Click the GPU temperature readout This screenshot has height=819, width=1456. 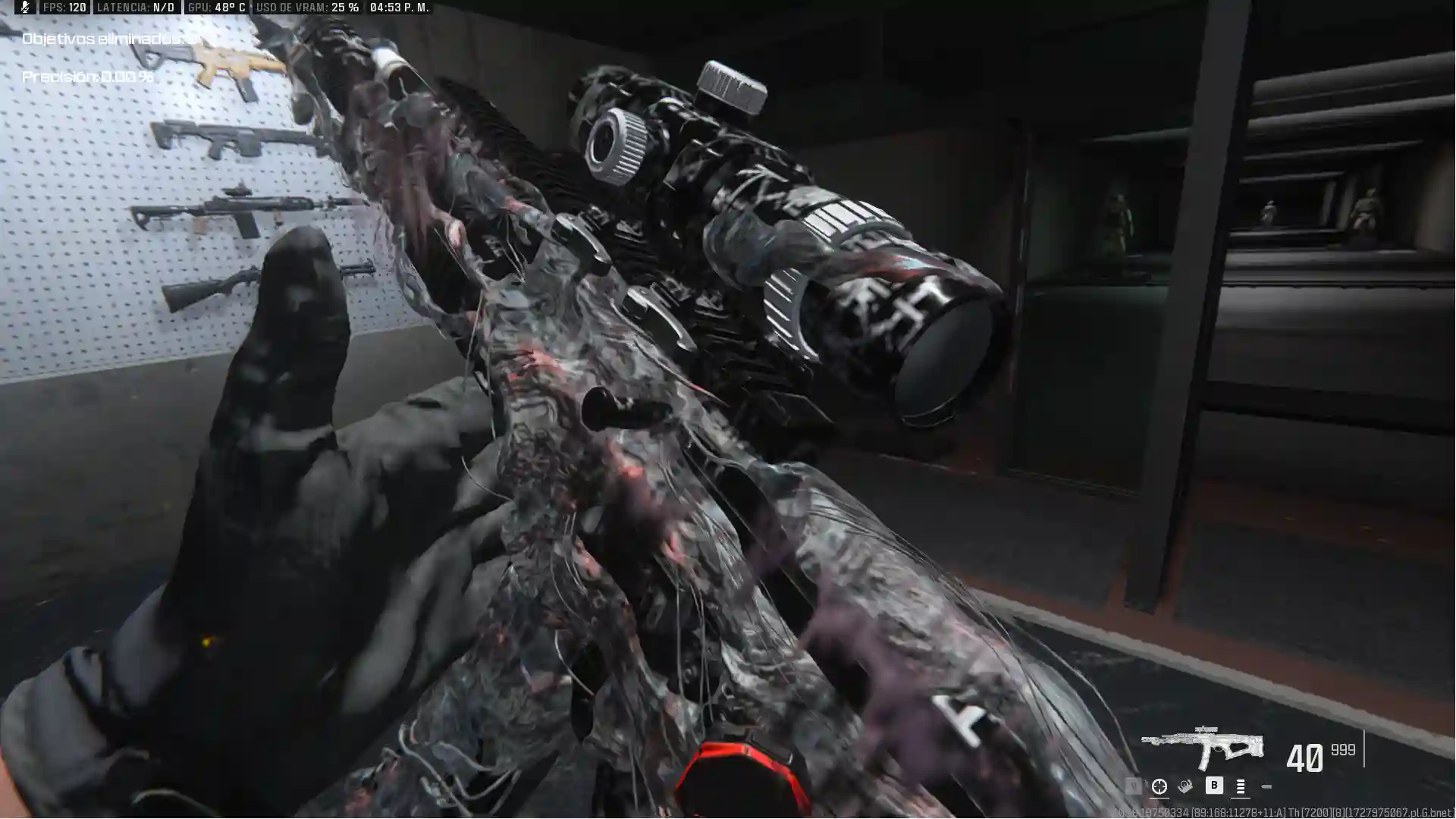216,8
